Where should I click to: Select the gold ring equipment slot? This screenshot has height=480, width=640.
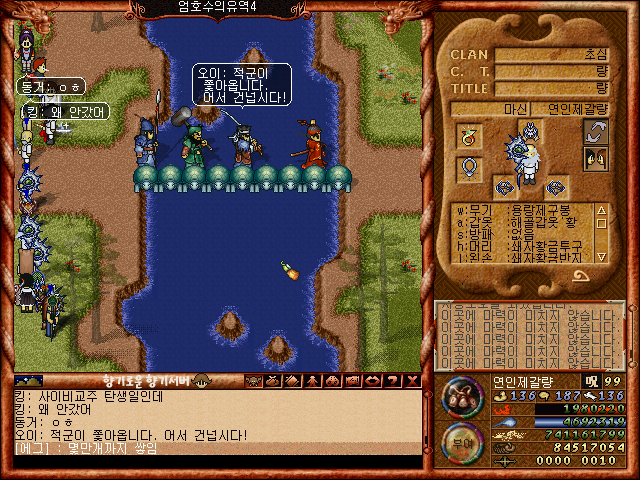469,135
